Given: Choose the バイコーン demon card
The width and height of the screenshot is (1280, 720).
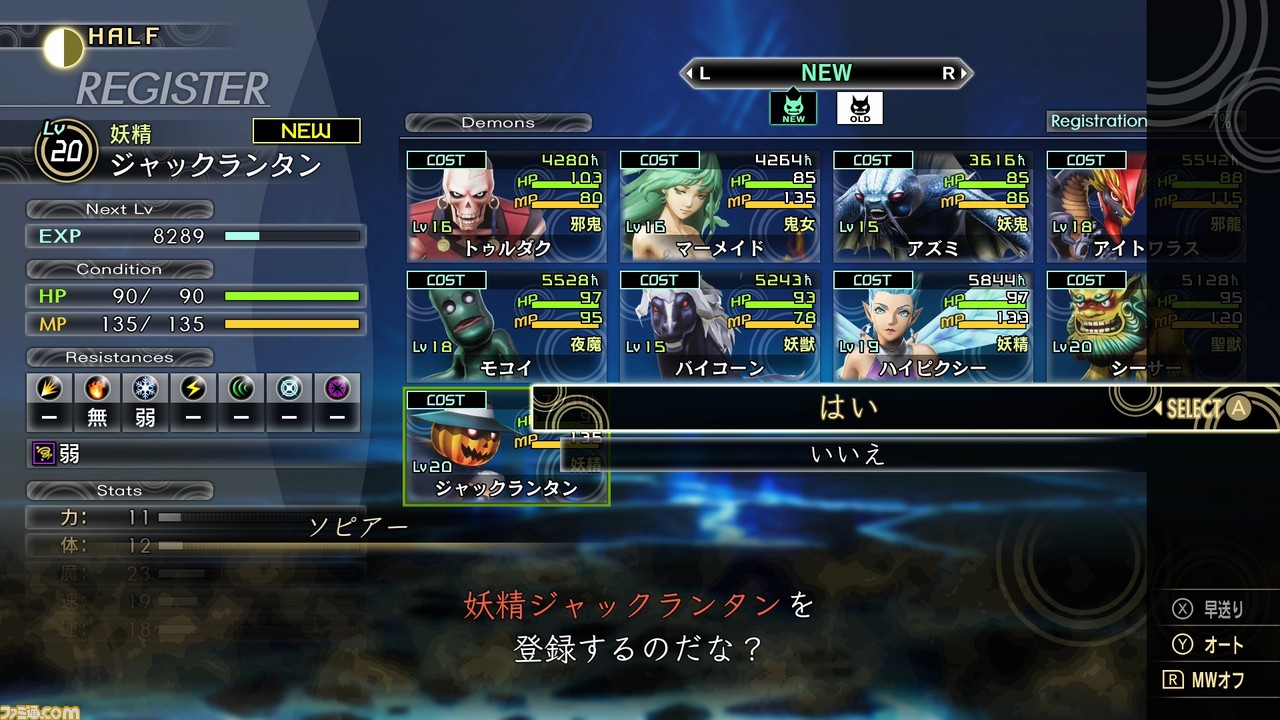Looking at the screenshot, I should [719, 327].
